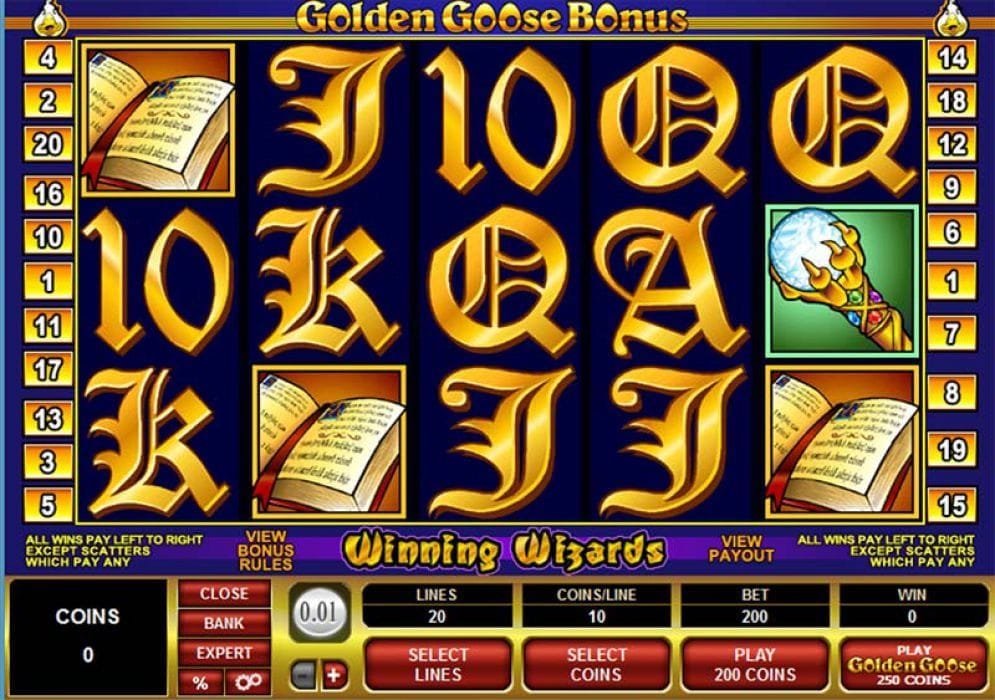995x700 pixels.
Task: Choose Select Coins
Action: pos(597,665)
